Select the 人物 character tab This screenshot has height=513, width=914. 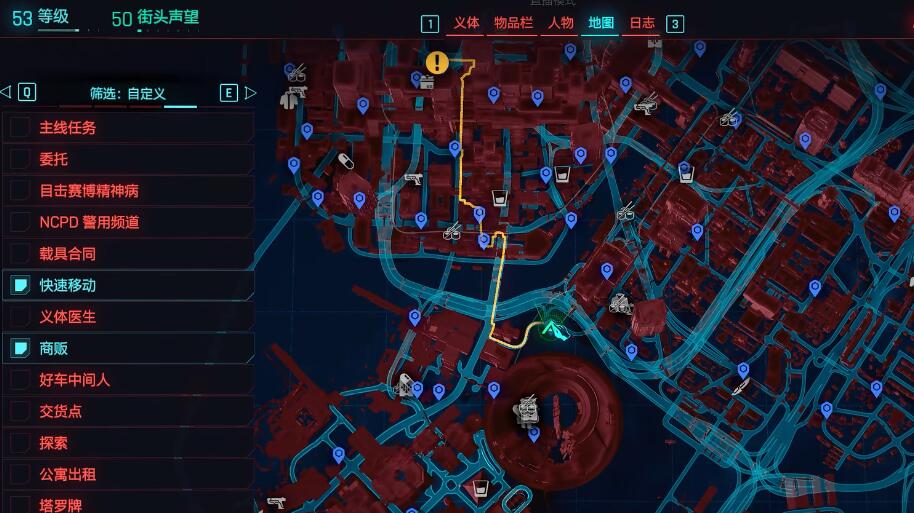coord(560,23)
